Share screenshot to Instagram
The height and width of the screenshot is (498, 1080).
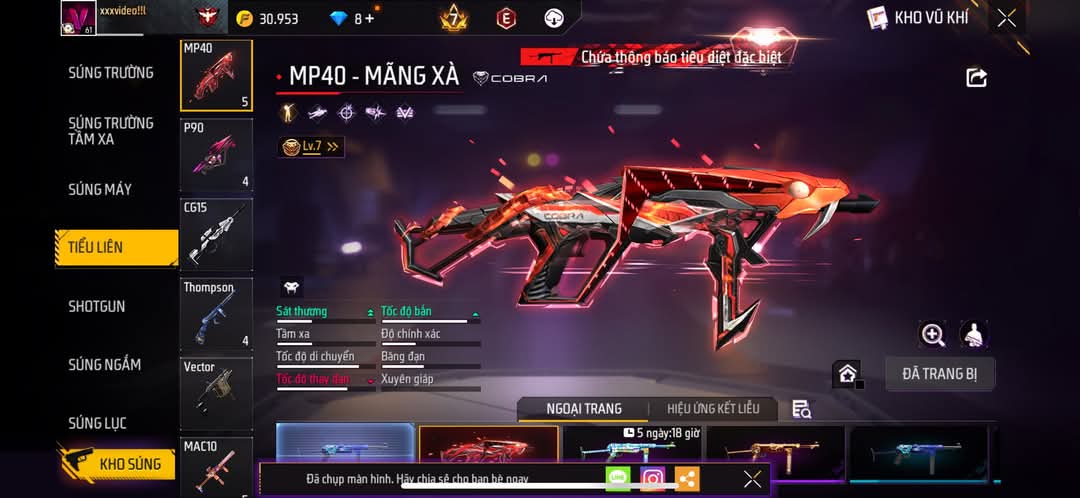(x=653, y=479)
